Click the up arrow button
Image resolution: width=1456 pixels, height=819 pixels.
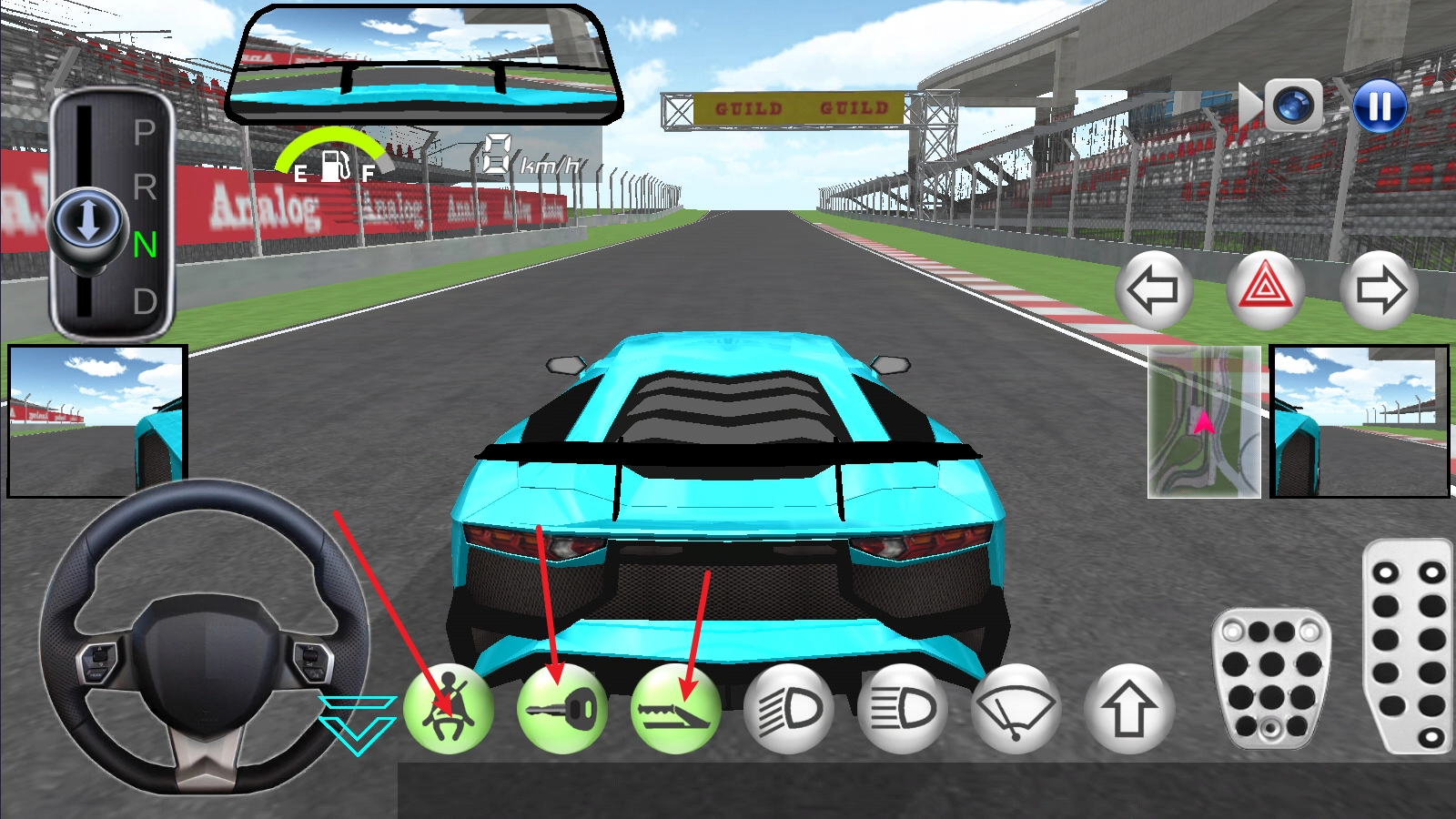click(x=1129, y=709)
